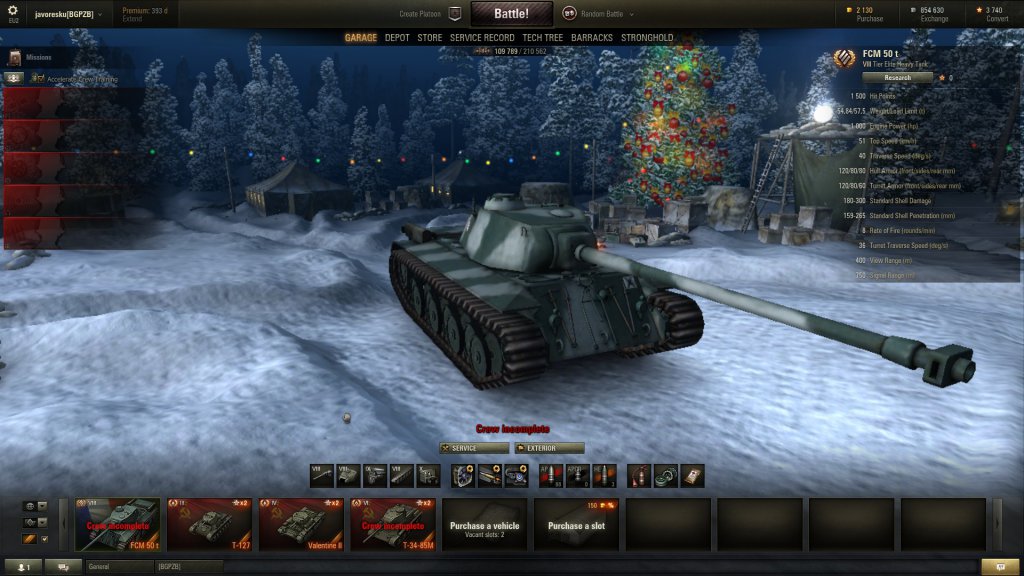Click Purchase a vehicle slot
The width and height of the screenshot is (1024, 576).
coord(484,524)
